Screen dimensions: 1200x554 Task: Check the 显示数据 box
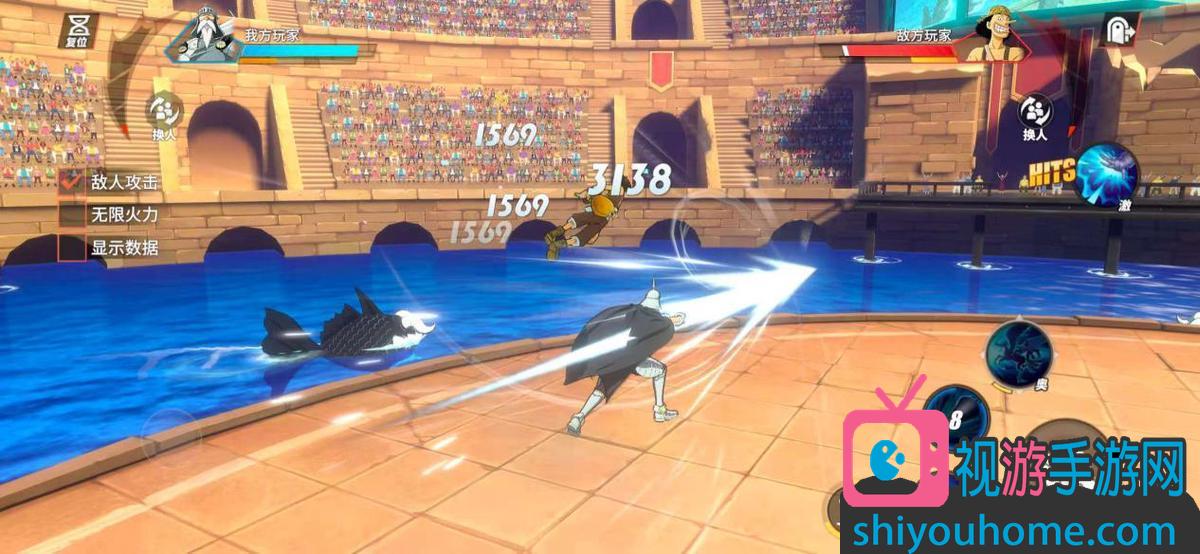[72, 247]
